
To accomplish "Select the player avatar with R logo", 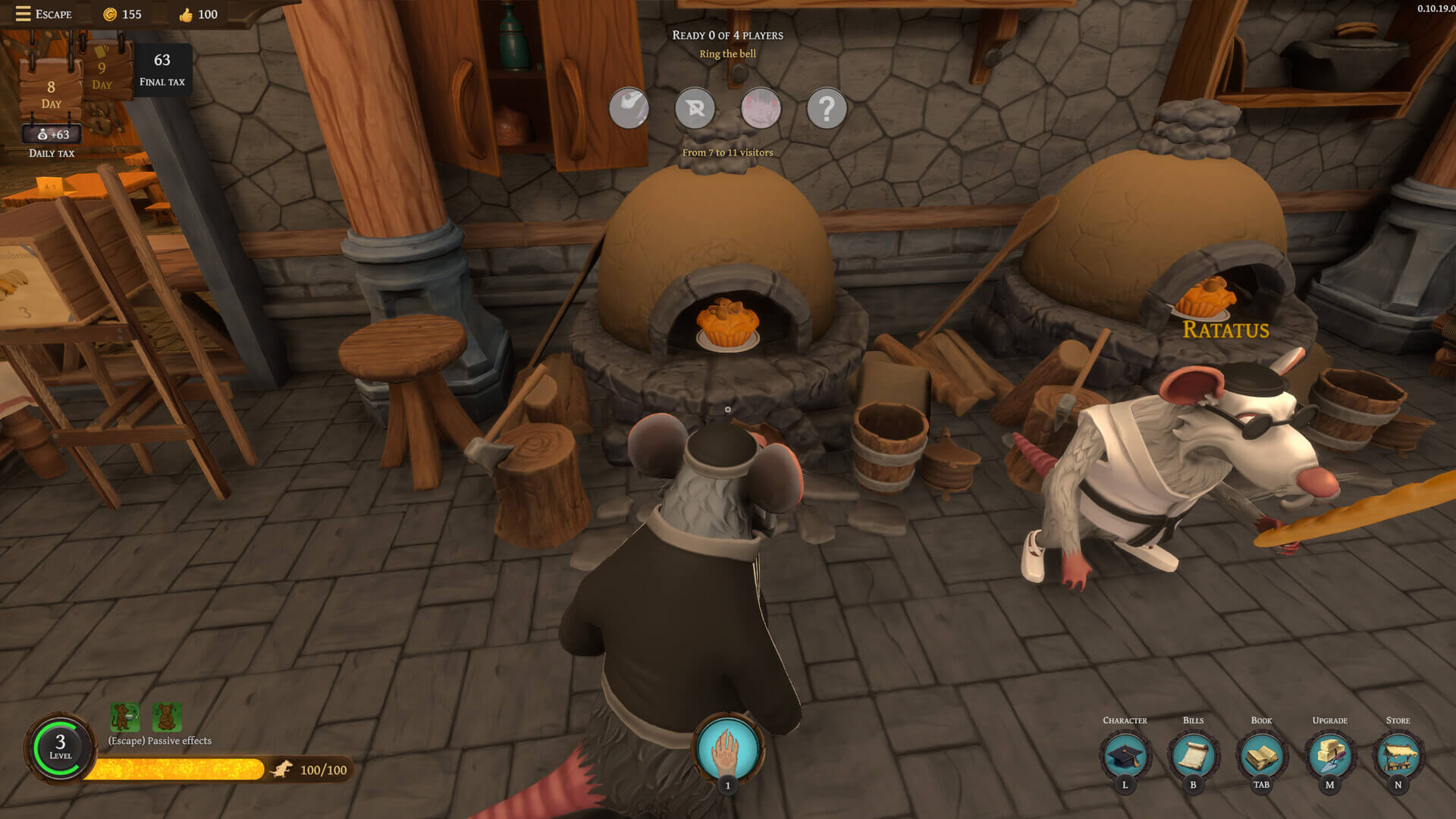I will tap(695, 109).
